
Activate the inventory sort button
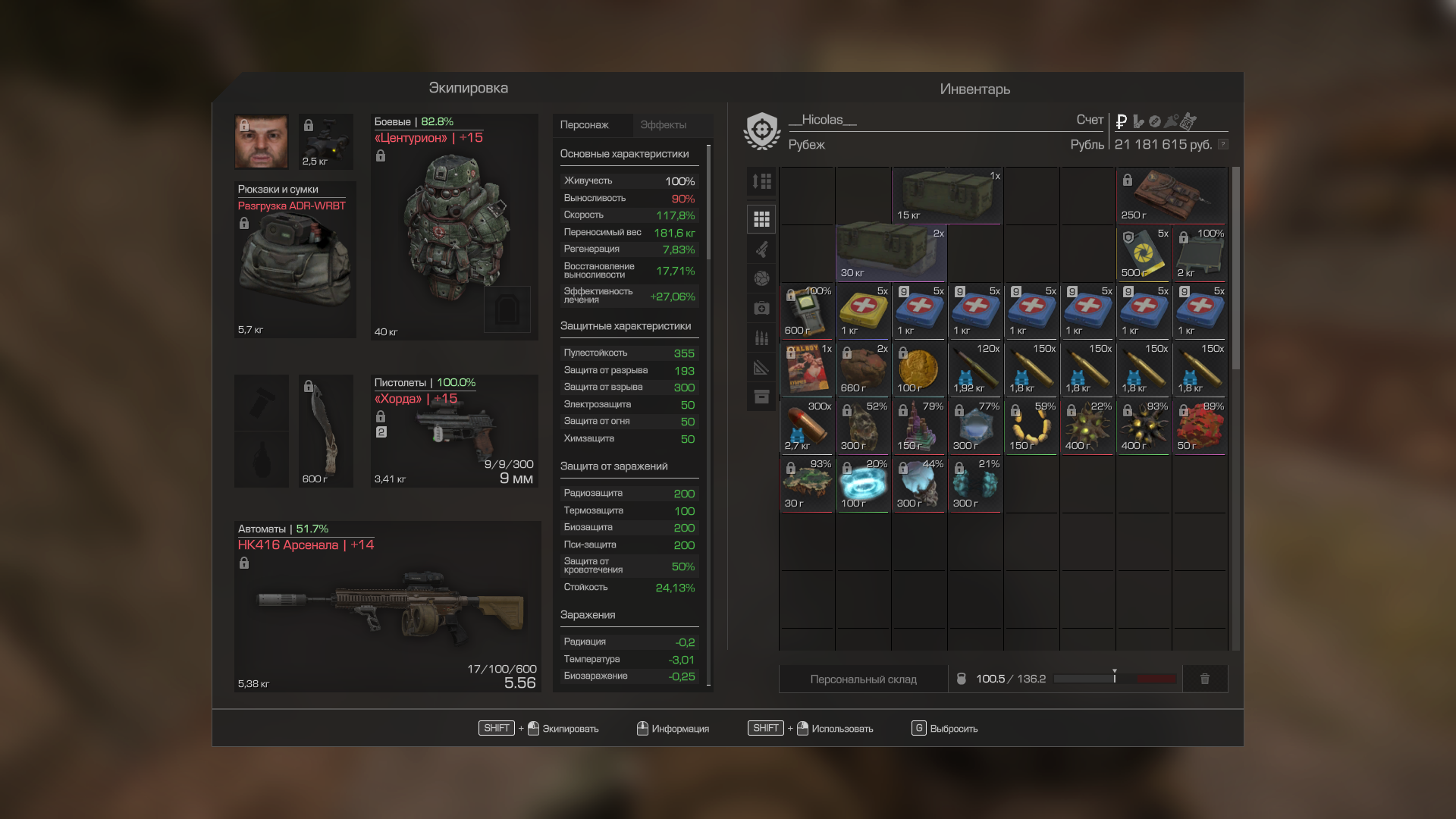click(761, 182)
